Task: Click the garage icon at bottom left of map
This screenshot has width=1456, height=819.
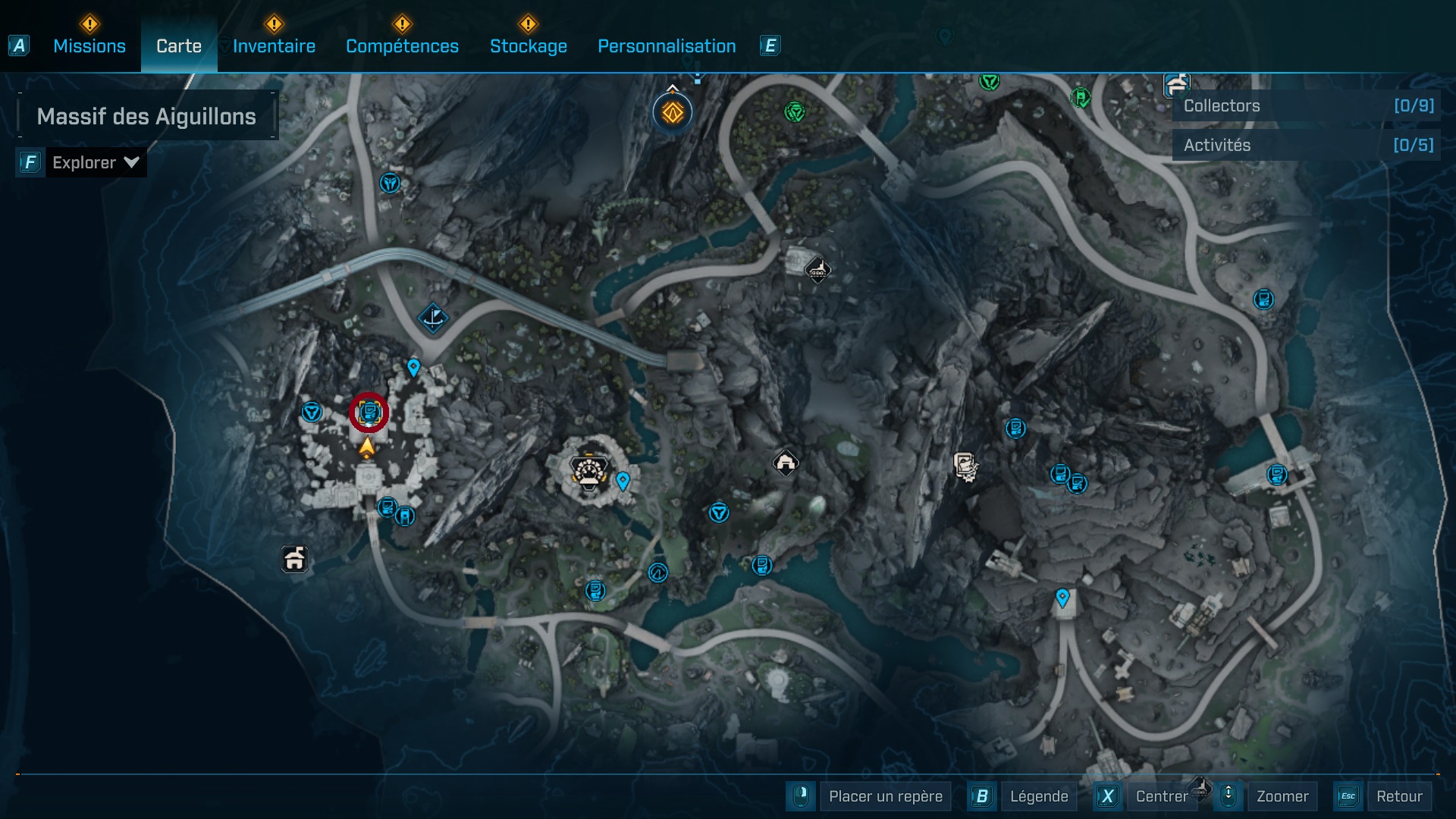Action: 293,560
